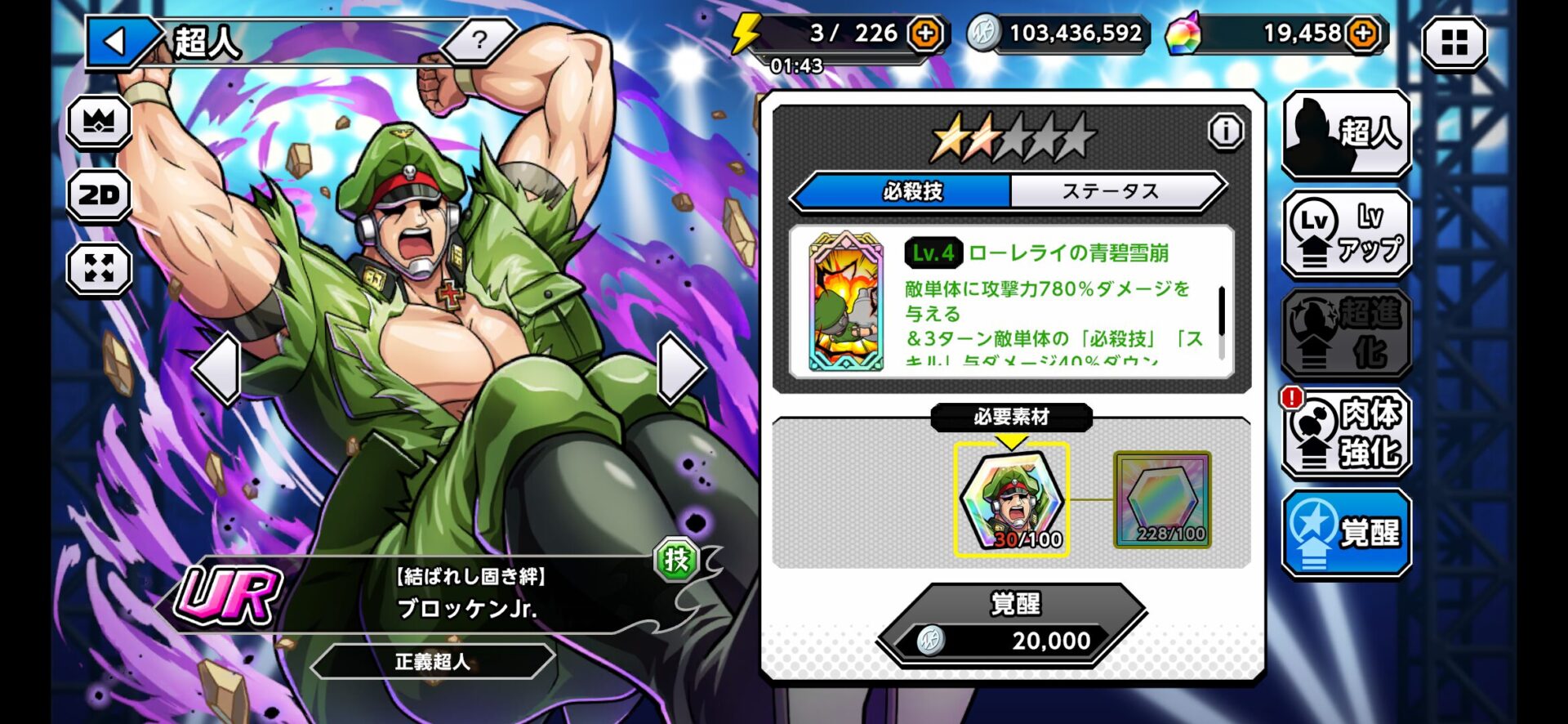Show previous character with left arrow
The height and width of the screenshot is (724, 1568).
217,369
